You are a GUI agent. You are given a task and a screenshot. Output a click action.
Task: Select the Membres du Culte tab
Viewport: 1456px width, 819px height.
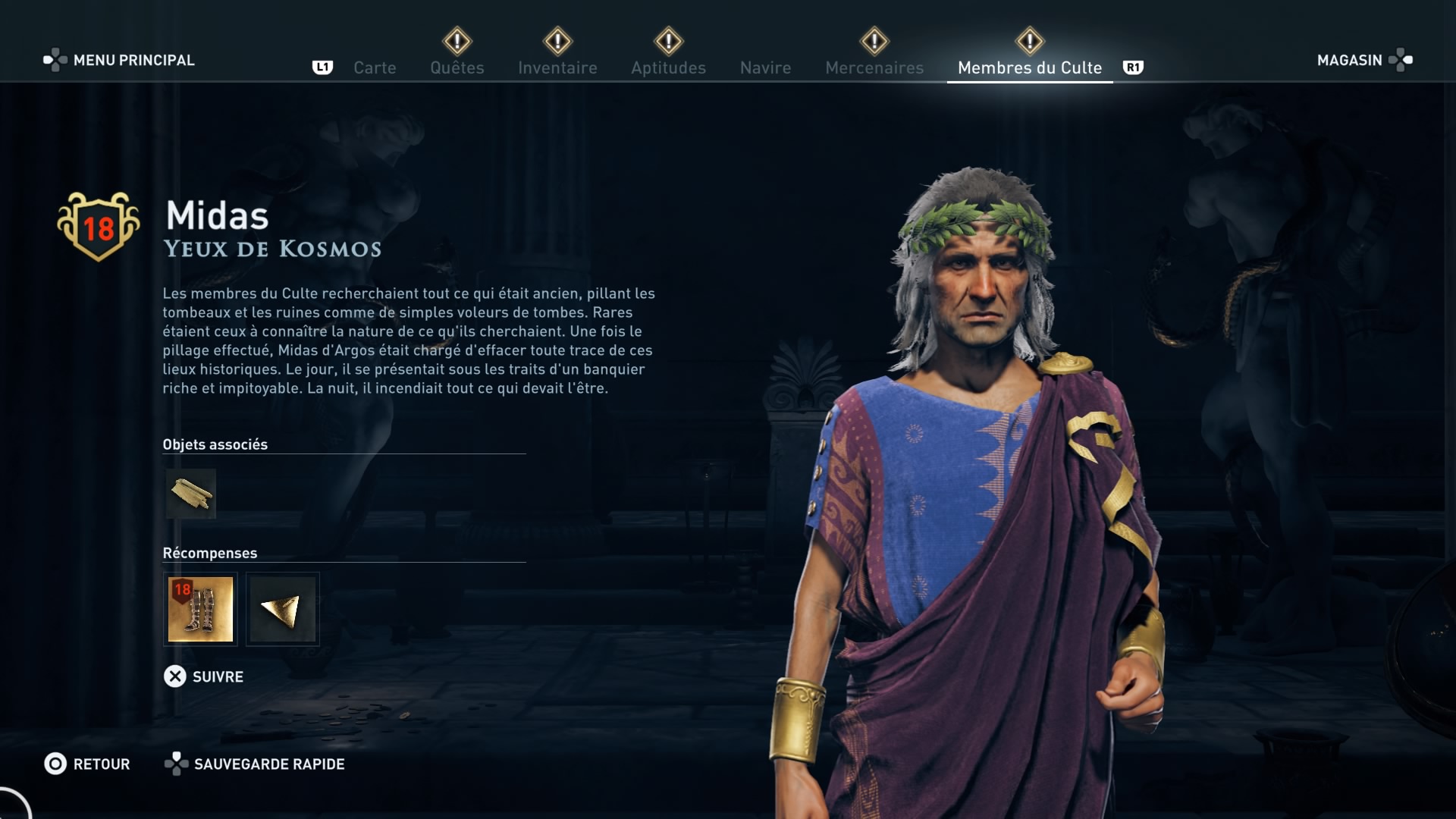(x=1029, y=67)
